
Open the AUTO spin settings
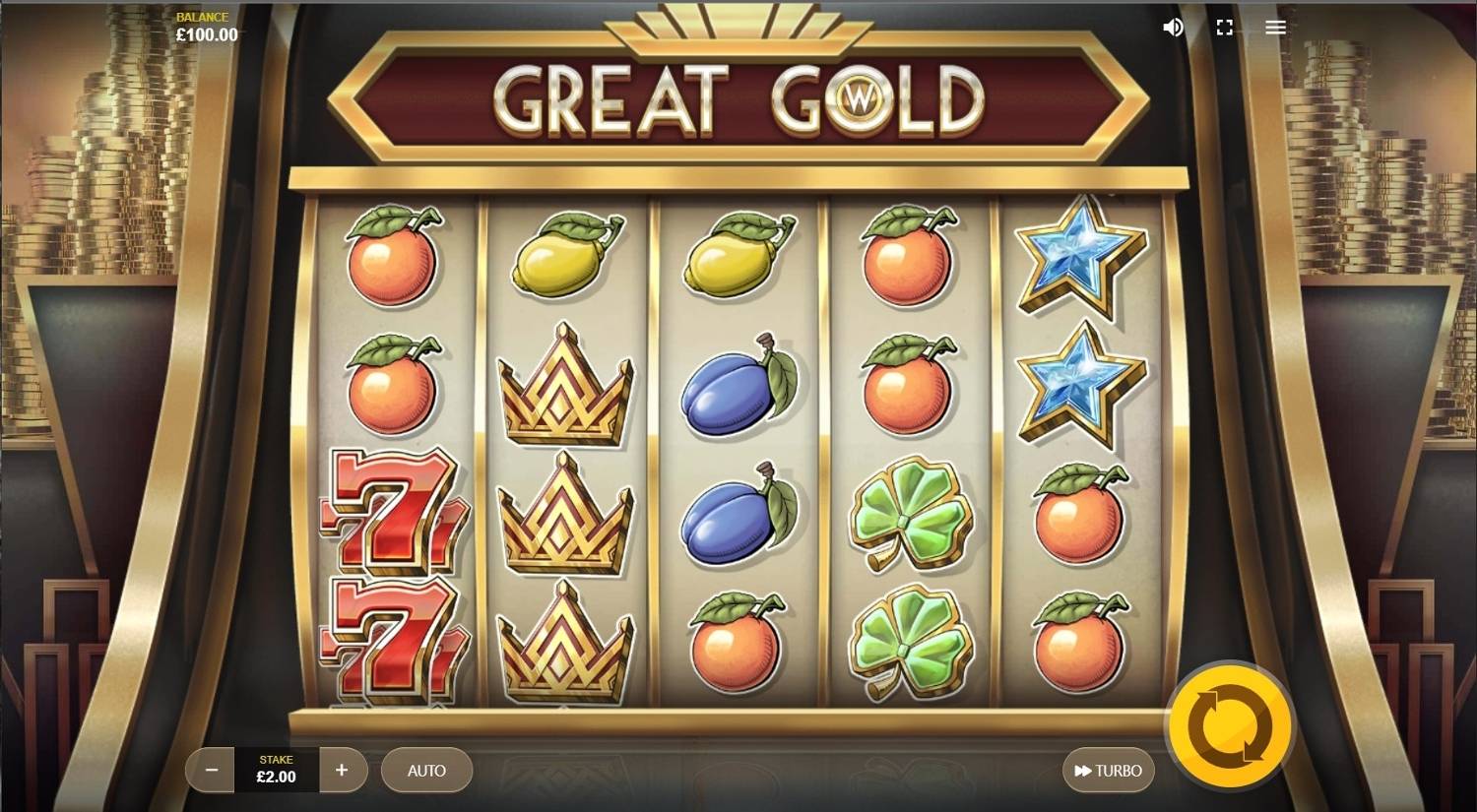(x=425, y=771)
